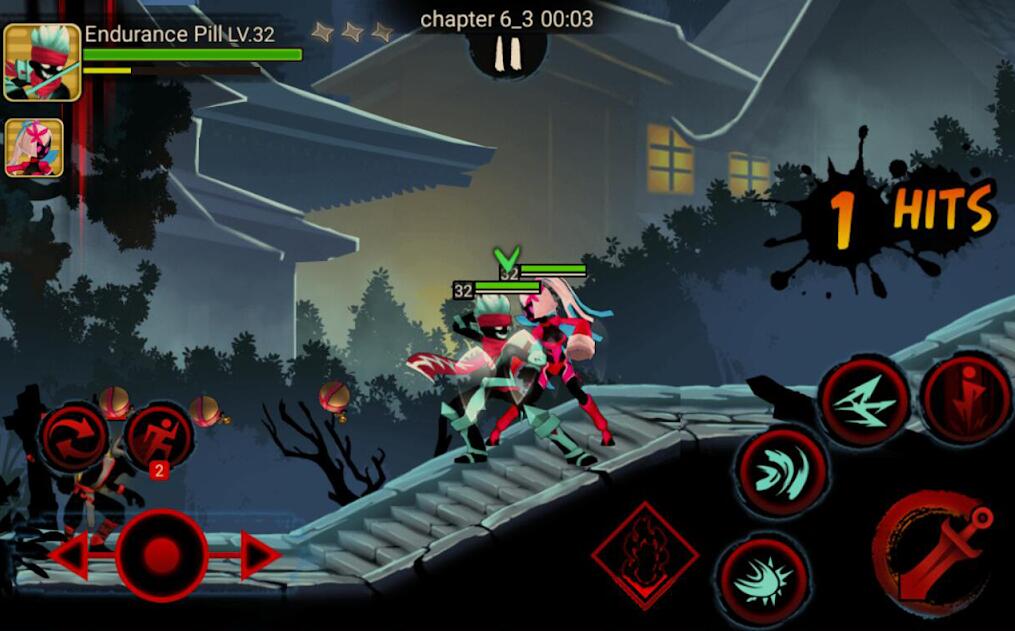Touch the red joystick center knob
Screen dimensions: 1015x631
(162, 555)
